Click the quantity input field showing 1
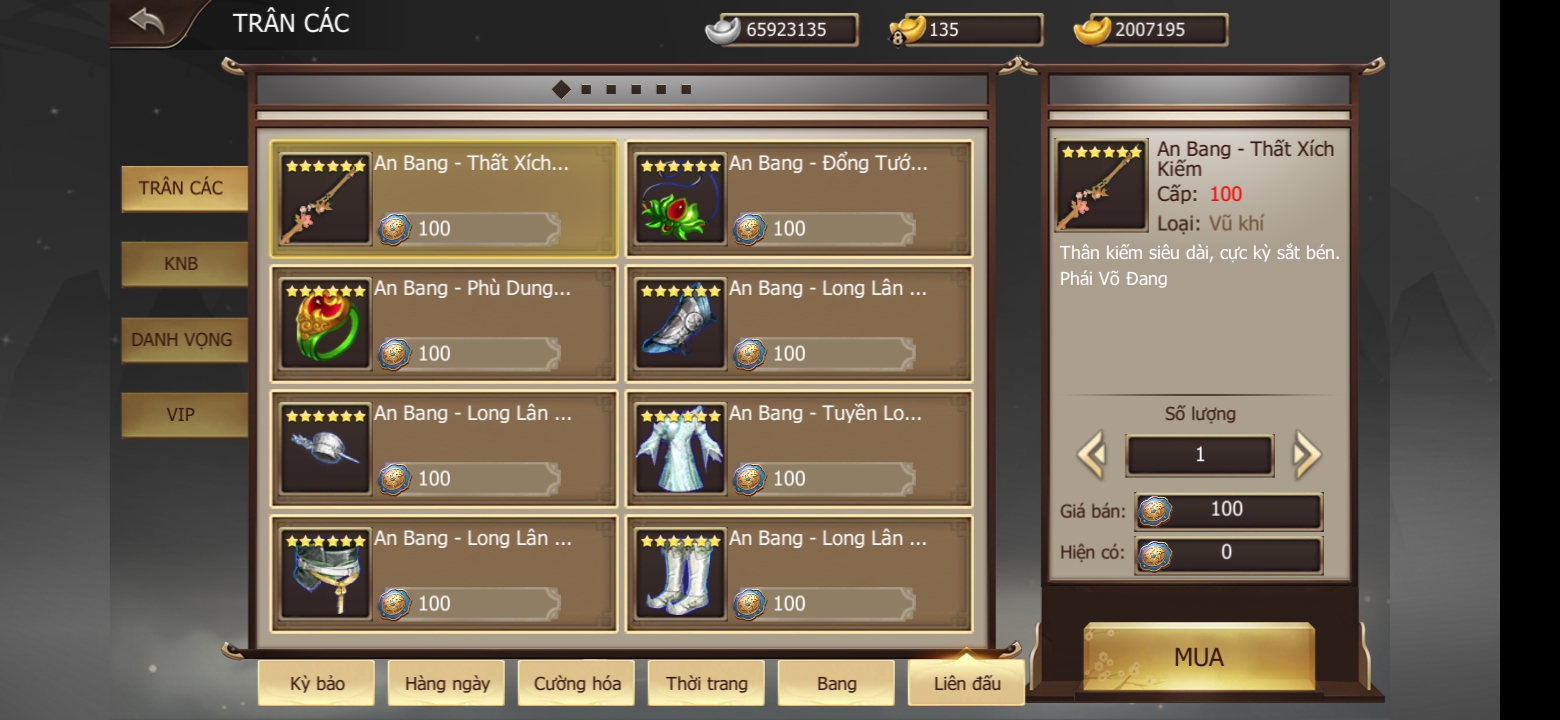Viewport: 1560px width, 720px height. (1199, 455)
